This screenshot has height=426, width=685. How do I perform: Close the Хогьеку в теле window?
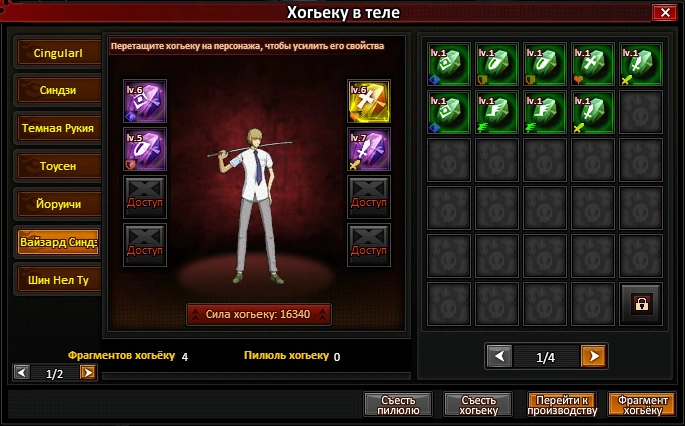tap(662, 13)
